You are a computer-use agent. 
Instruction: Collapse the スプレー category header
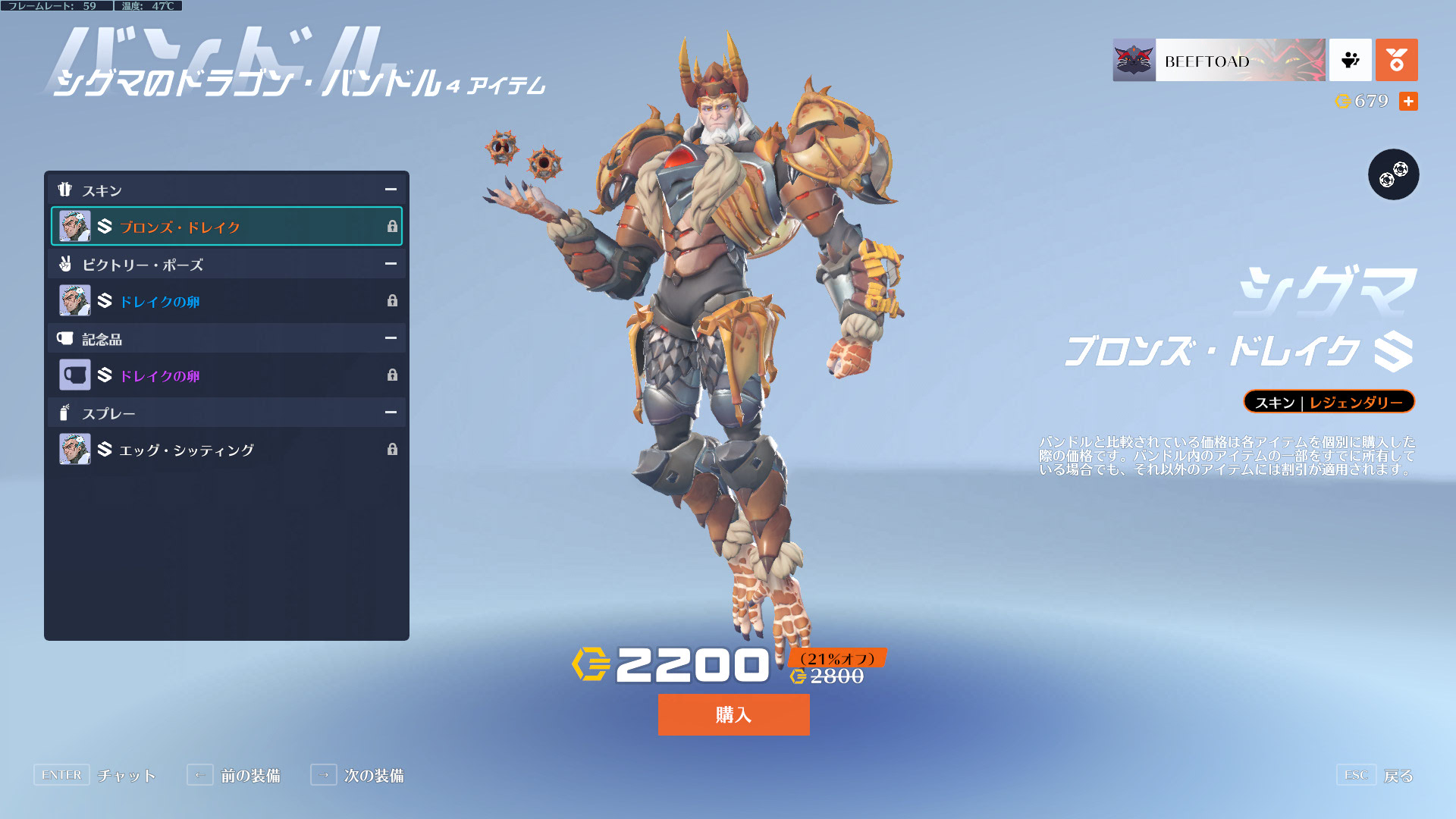pos(391,413)
